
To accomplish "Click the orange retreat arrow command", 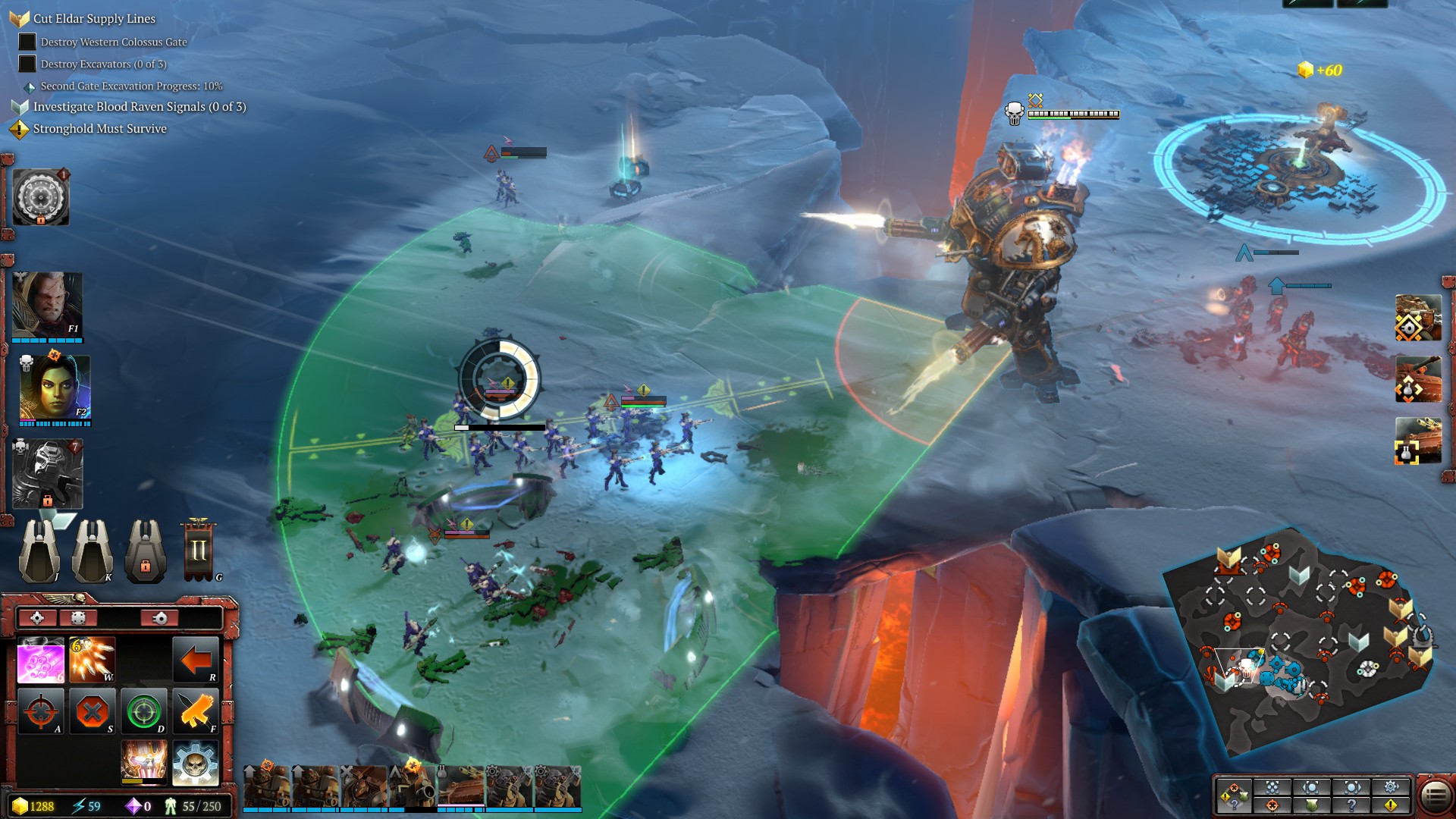I will tap(196, 660).
